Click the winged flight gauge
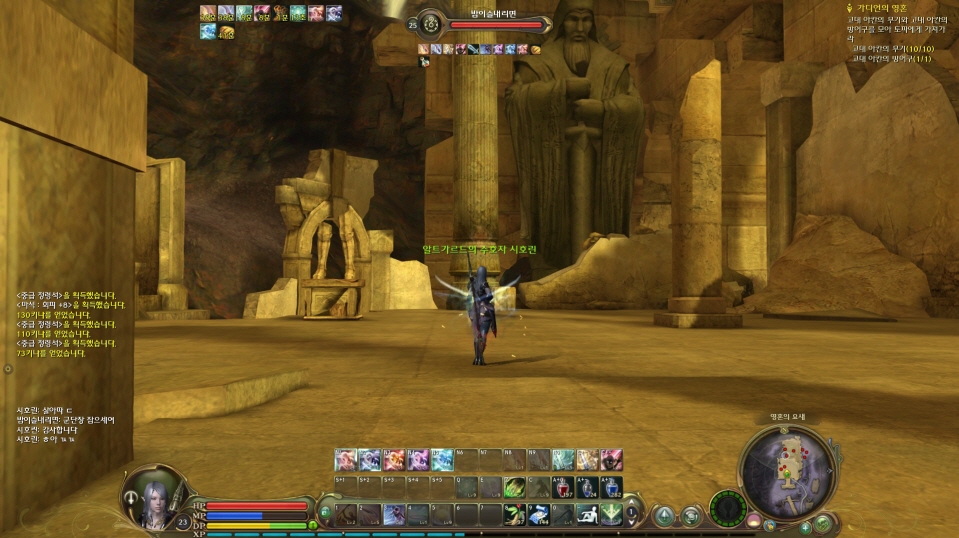 [729, 509]
